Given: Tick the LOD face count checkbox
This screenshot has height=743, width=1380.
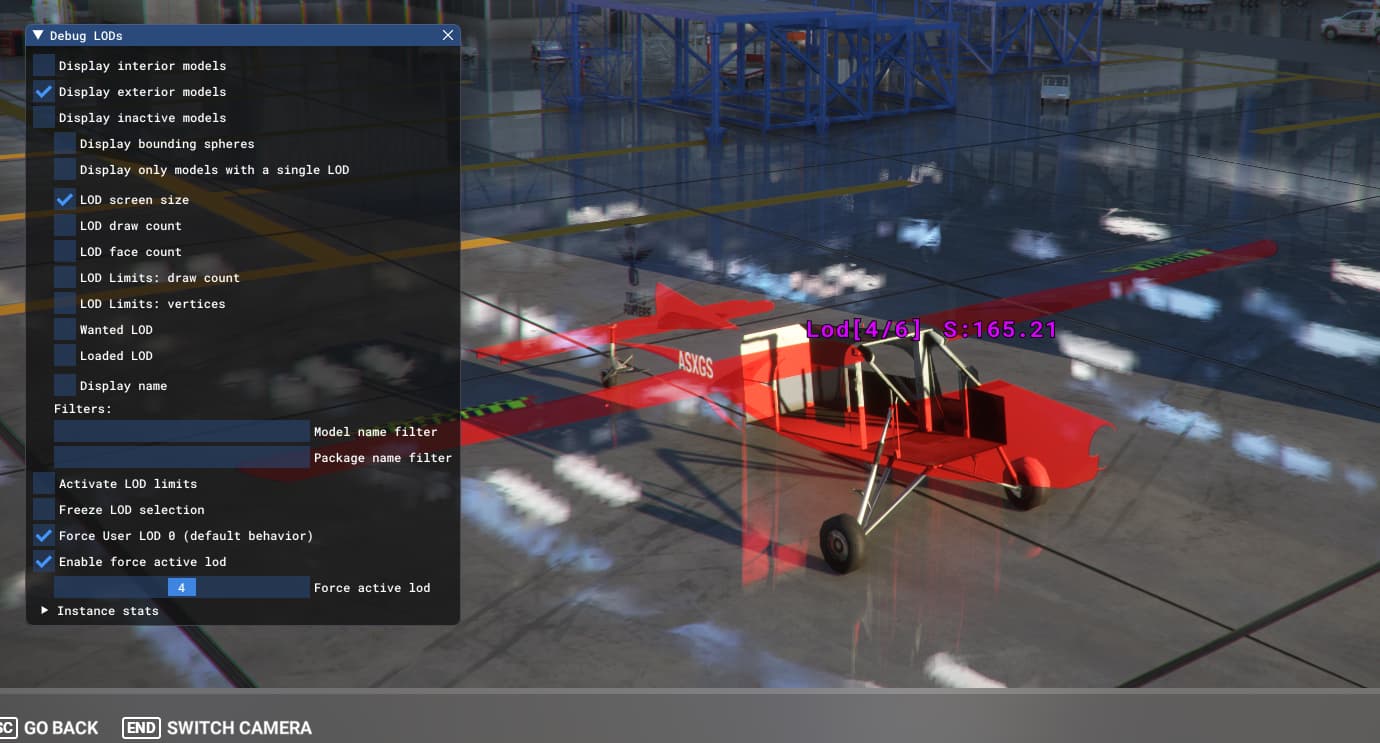Looking at the screenshot, I should coord(65,252).
